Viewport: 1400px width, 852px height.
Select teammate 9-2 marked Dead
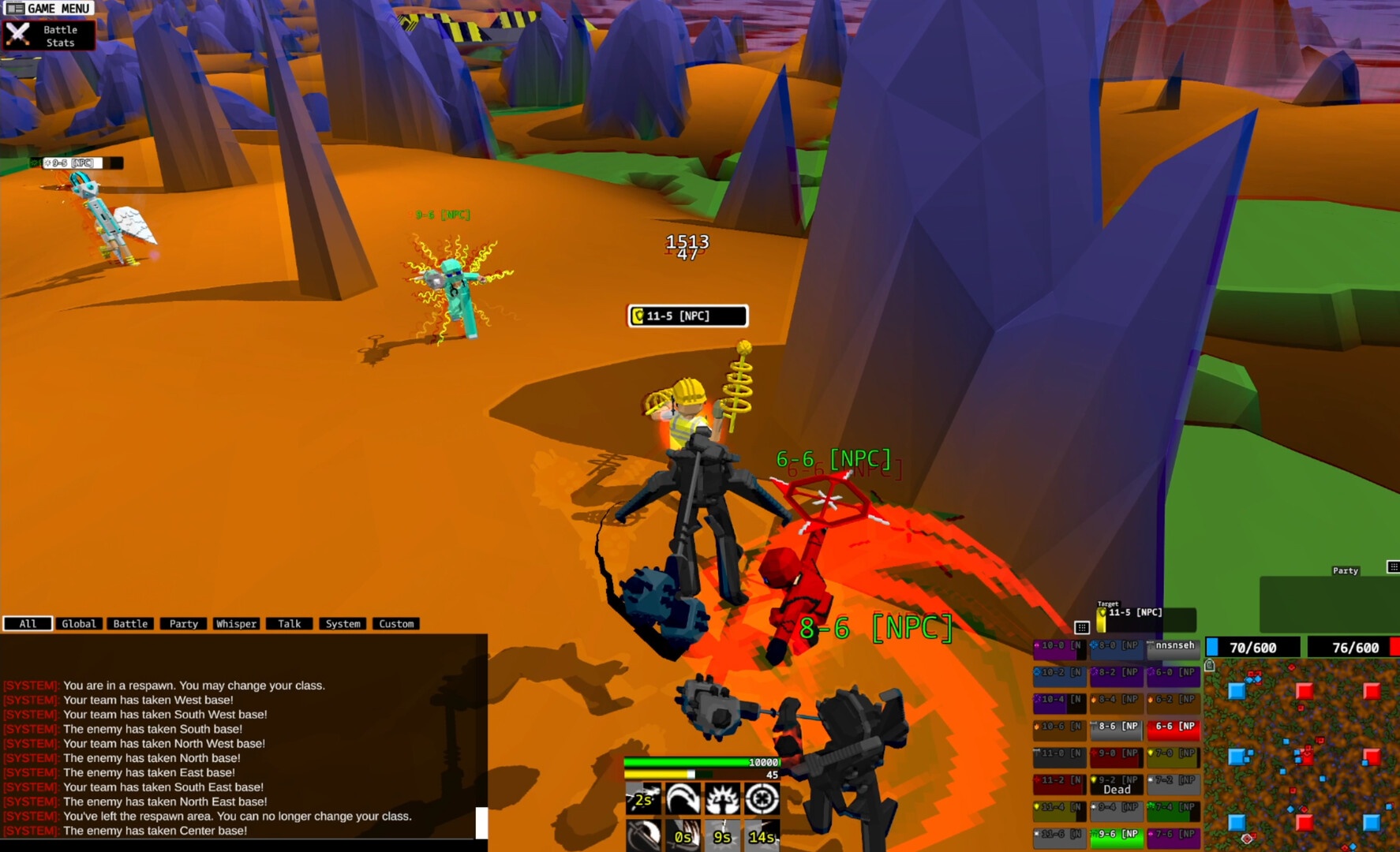[x=1117, y=783]
